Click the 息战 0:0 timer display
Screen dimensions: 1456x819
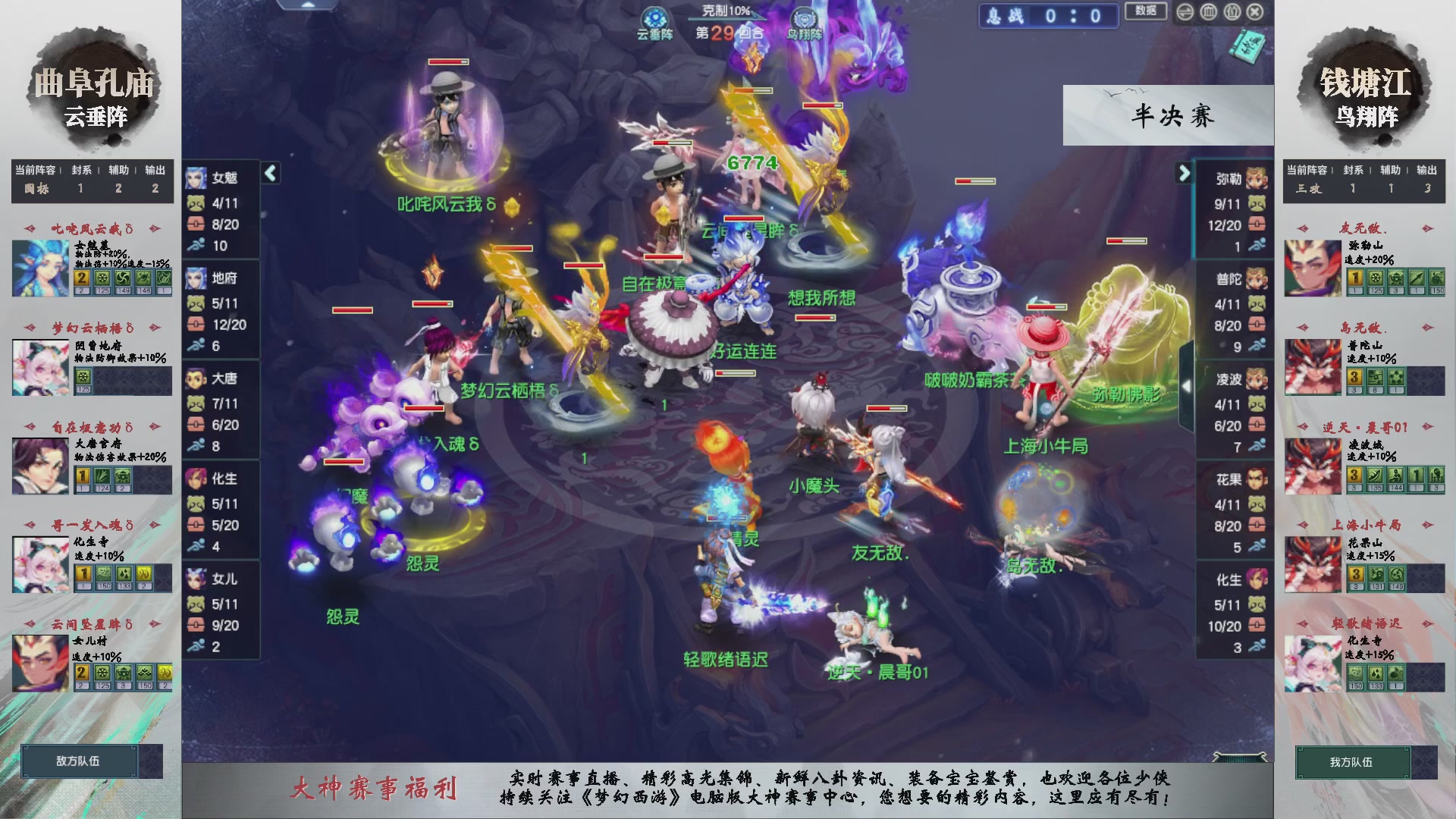(x=1048, y=17)
